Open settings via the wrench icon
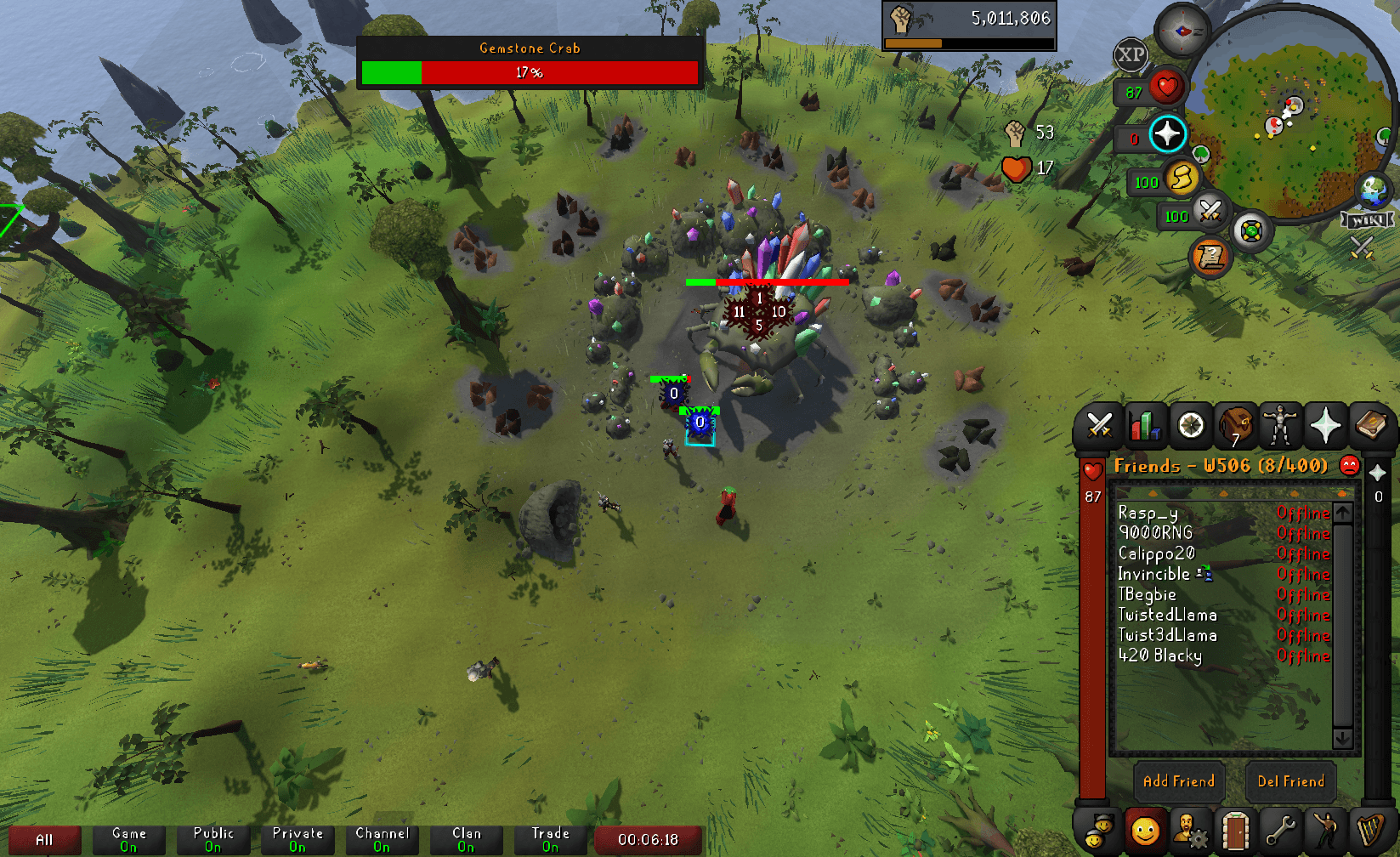This screenshot has width=1400, height=857. (x=1282, y=831)
